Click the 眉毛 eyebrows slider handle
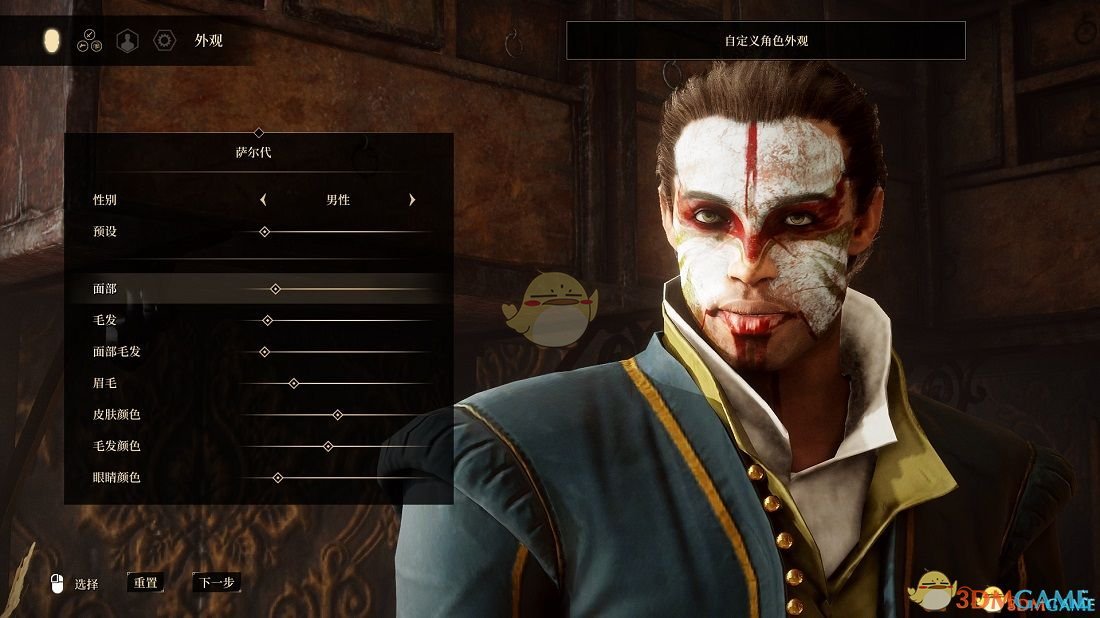This screenshot has height=618, width=1100. 294,383
